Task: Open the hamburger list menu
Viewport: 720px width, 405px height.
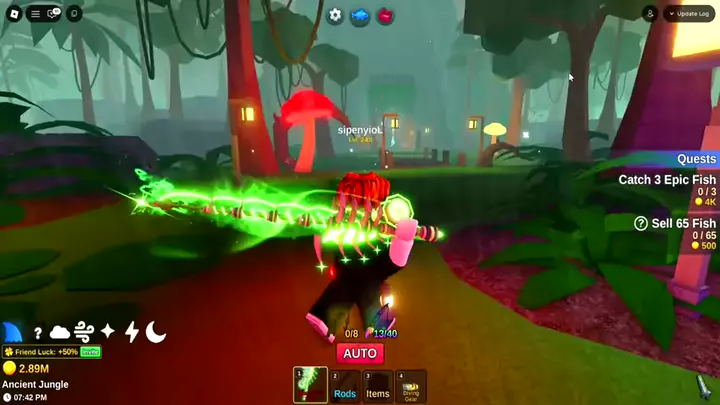Action: 36,14
